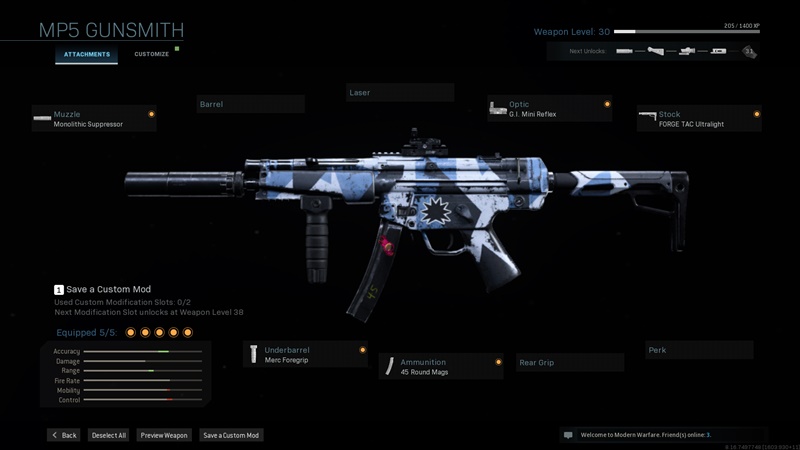800x450 pixels.
Task: Select the Underbarrel Merc Foregrip slot
Action: (x=305, y=355)
